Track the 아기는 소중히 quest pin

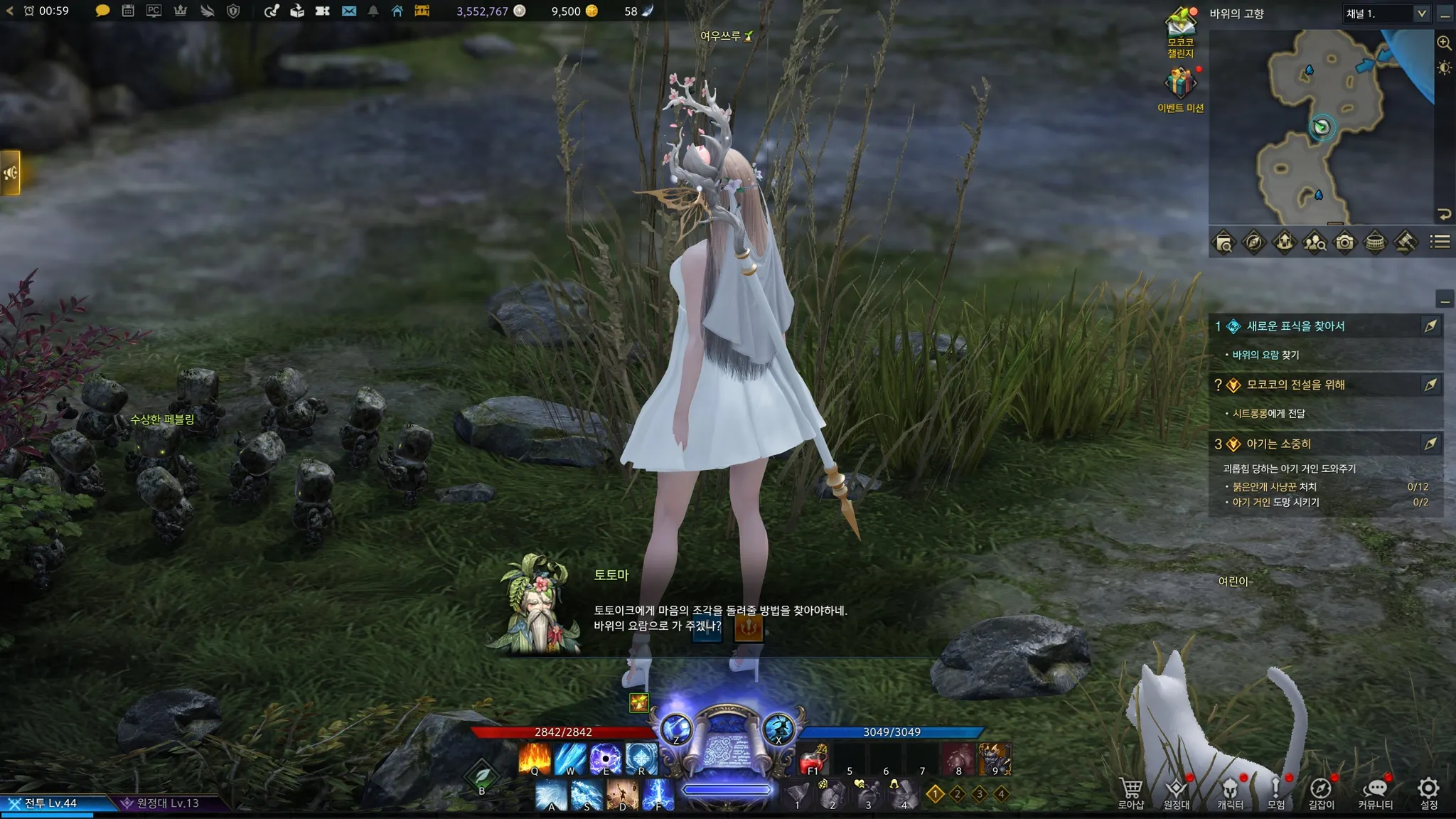(x=1430, y=444)
